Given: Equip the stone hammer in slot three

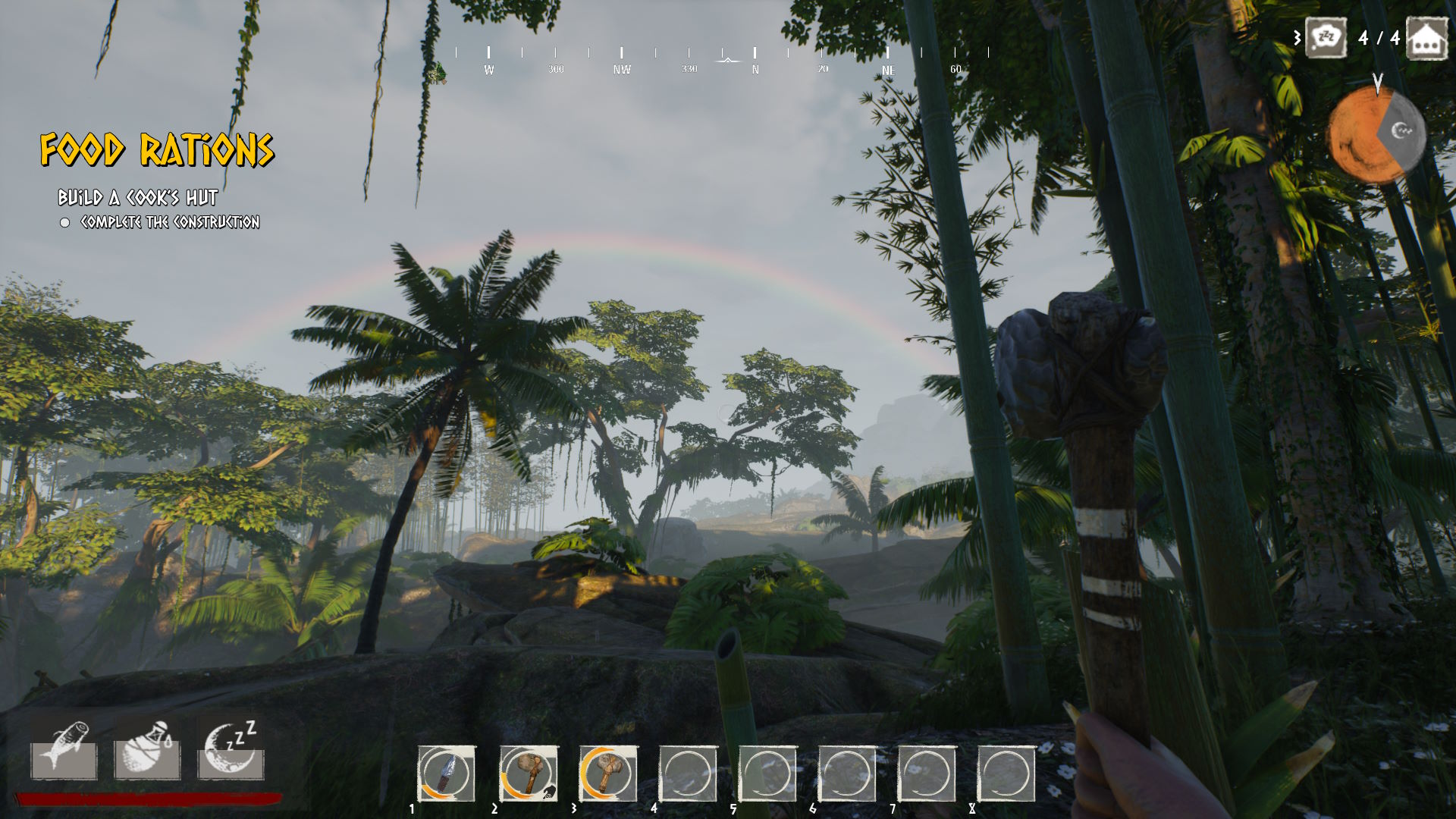Looking at the screenshot, I should (x=607, y=773).
